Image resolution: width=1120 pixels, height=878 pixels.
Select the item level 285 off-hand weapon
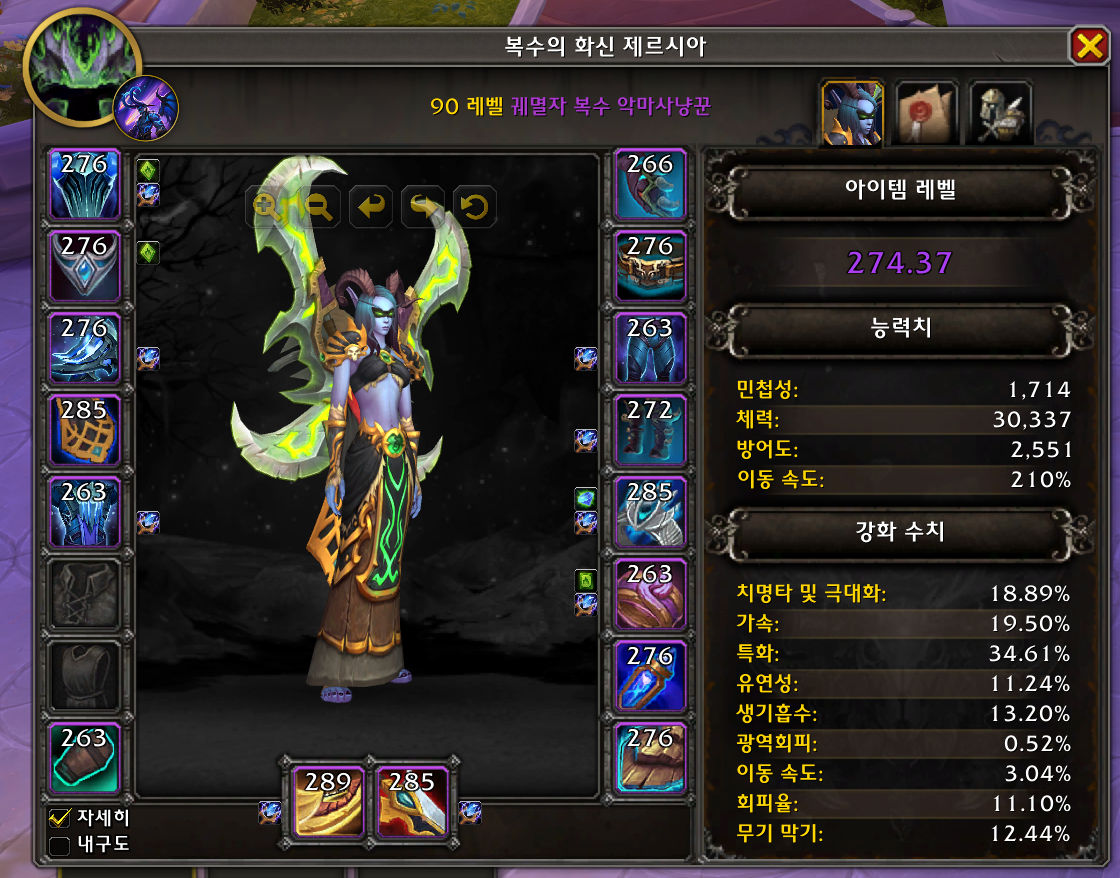click(411, 802)
